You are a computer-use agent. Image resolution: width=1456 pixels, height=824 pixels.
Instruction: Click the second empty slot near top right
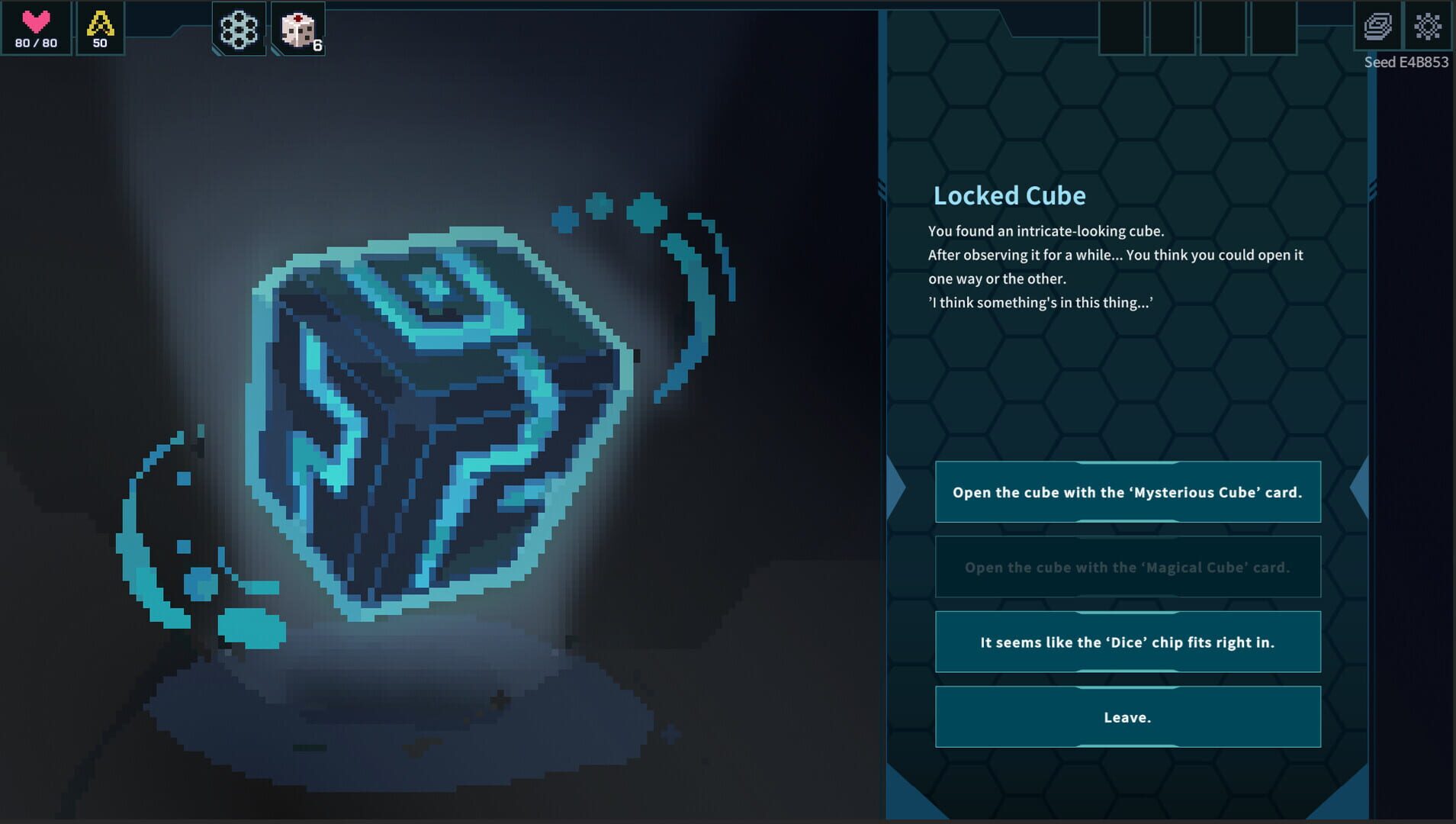(1172, 28)
